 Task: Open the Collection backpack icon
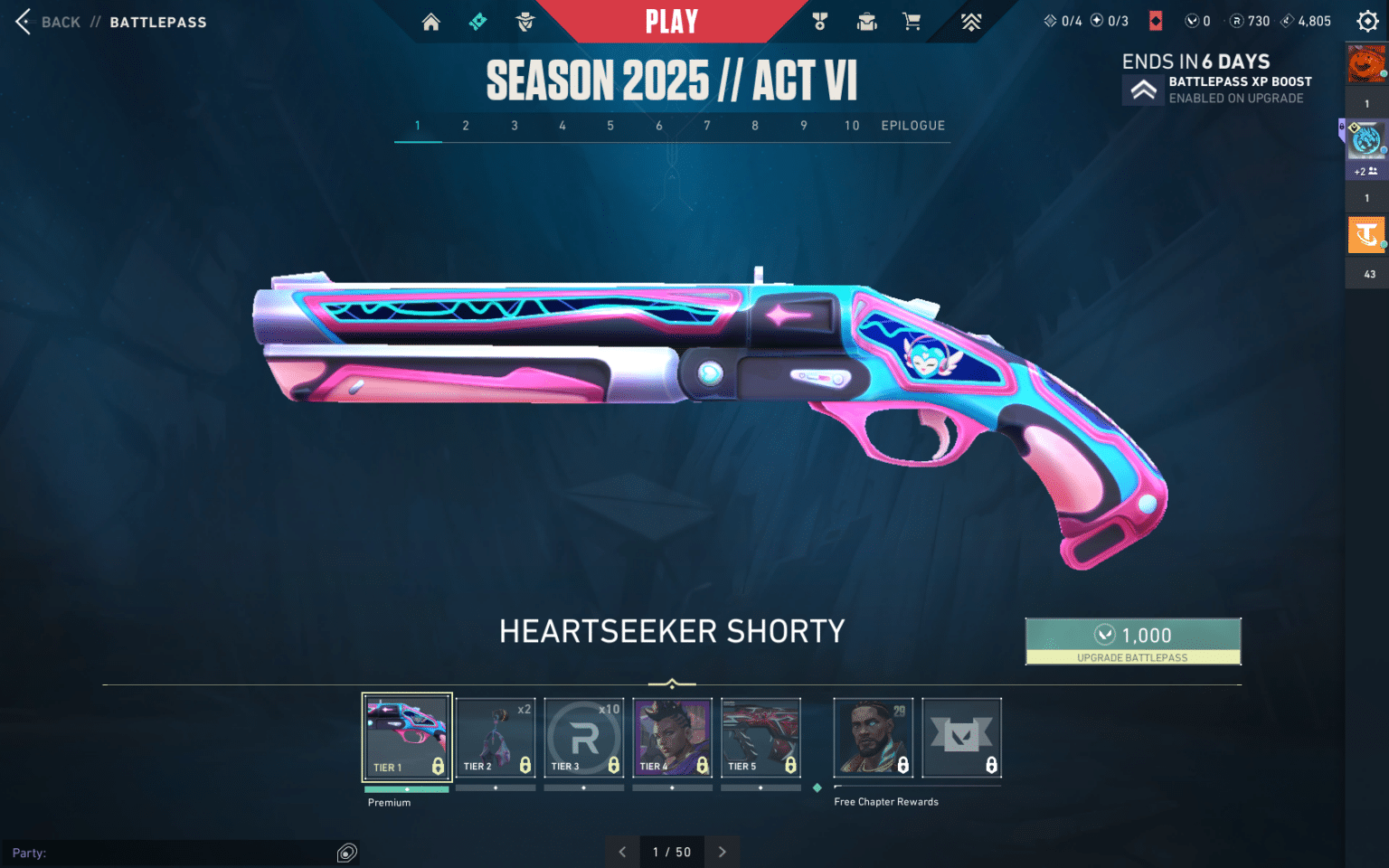click(866, 21)
